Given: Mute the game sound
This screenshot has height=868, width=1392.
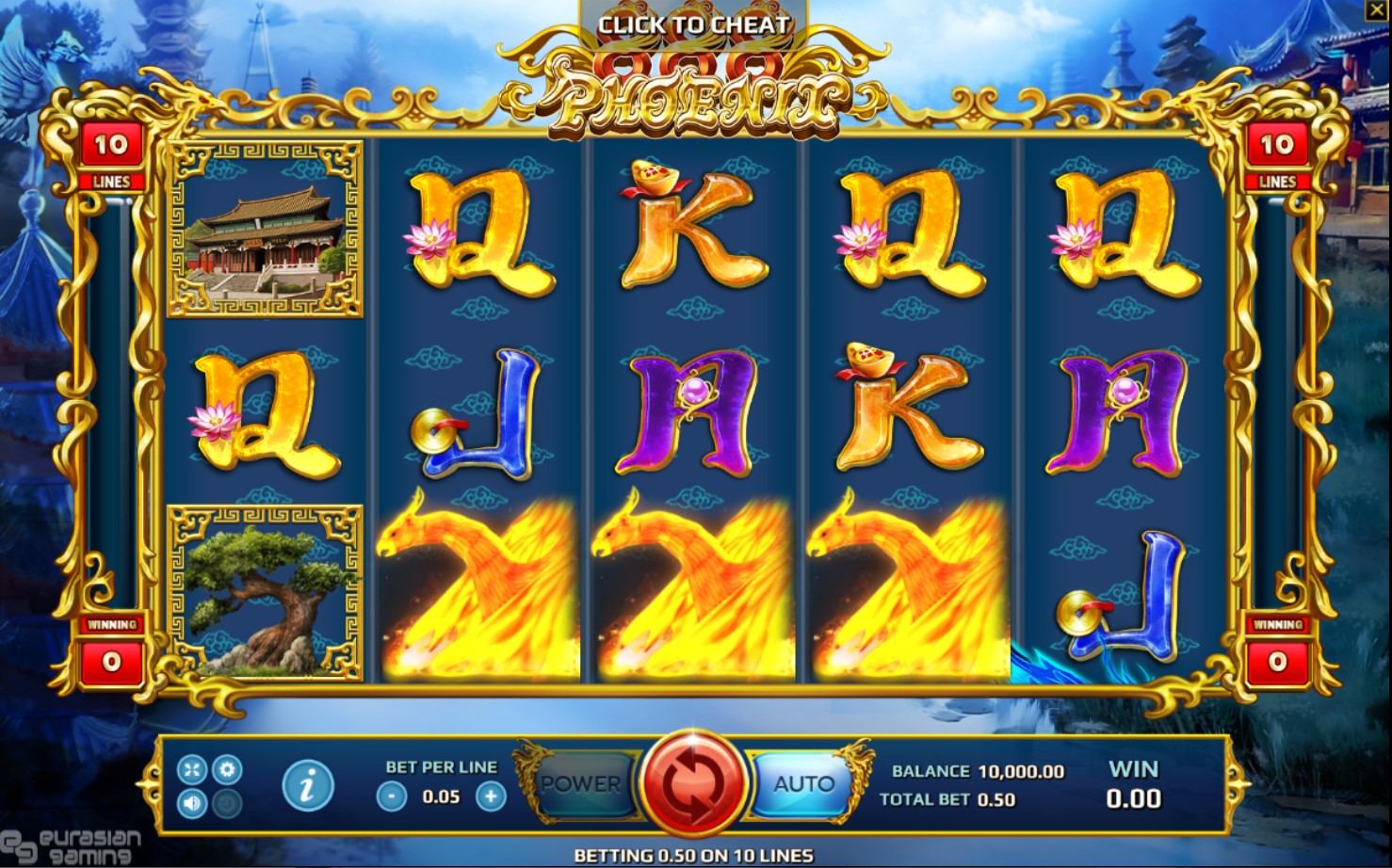Looking at the screenshot, I should tap(192, 803).
